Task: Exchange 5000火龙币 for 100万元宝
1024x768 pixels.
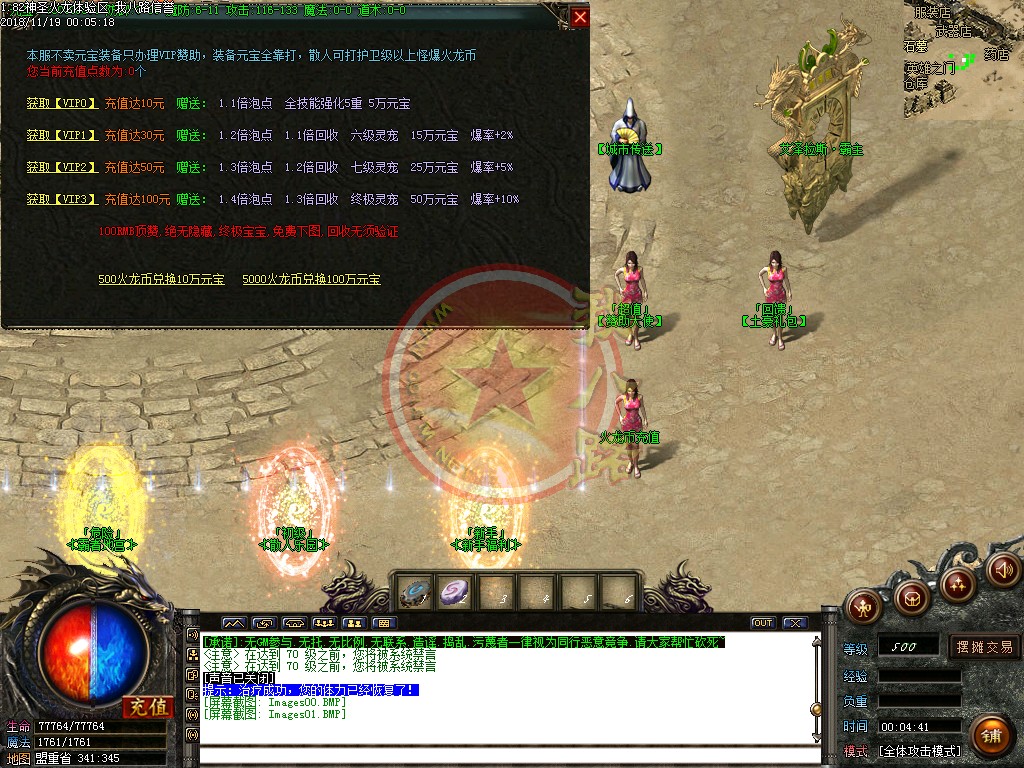Action: point(311,279)
